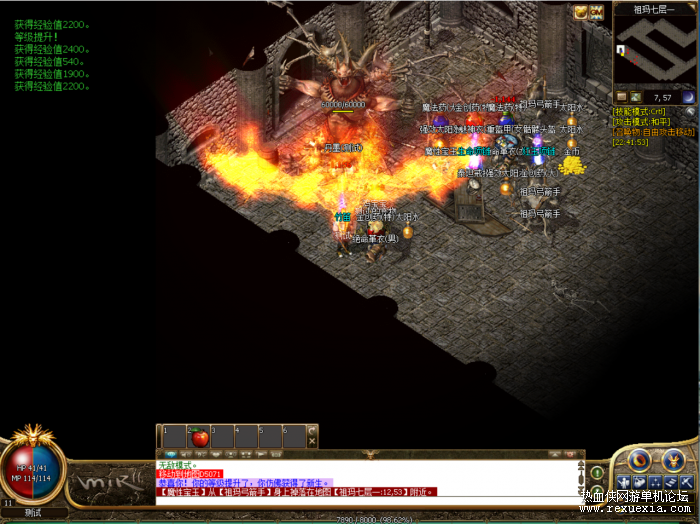This screenshot has width=700, height=524.
Task: Click the crescent moon icon under the minimap
Action: (688, 97)
